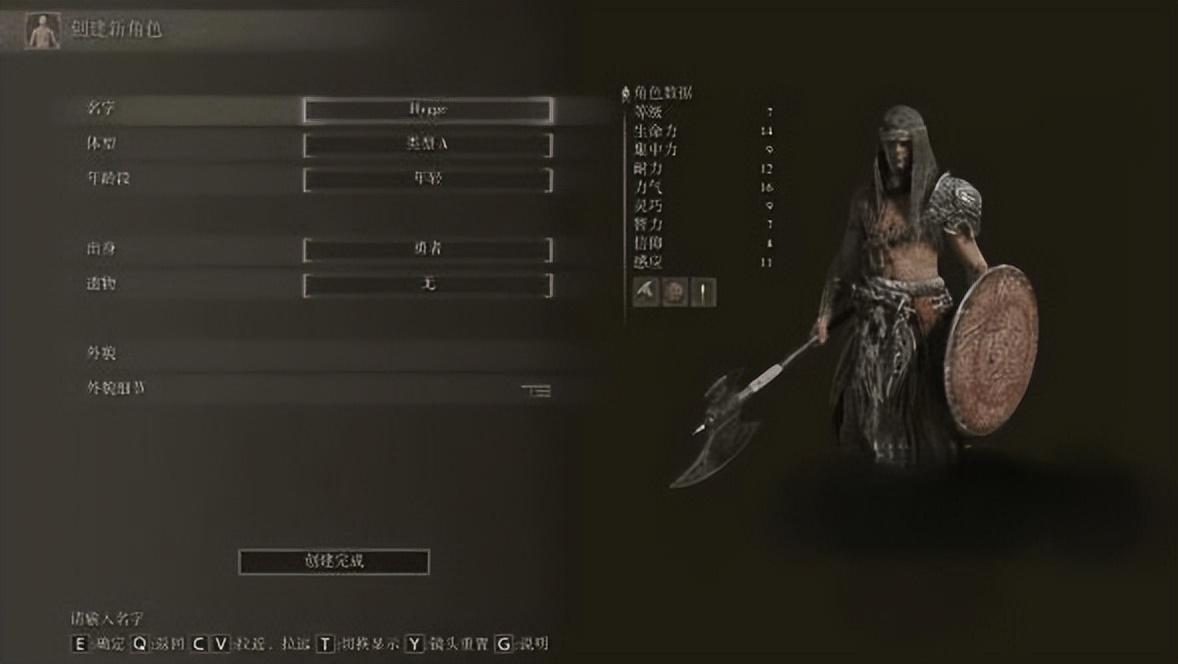Select the round shield equipment icon

pos(675,292)
